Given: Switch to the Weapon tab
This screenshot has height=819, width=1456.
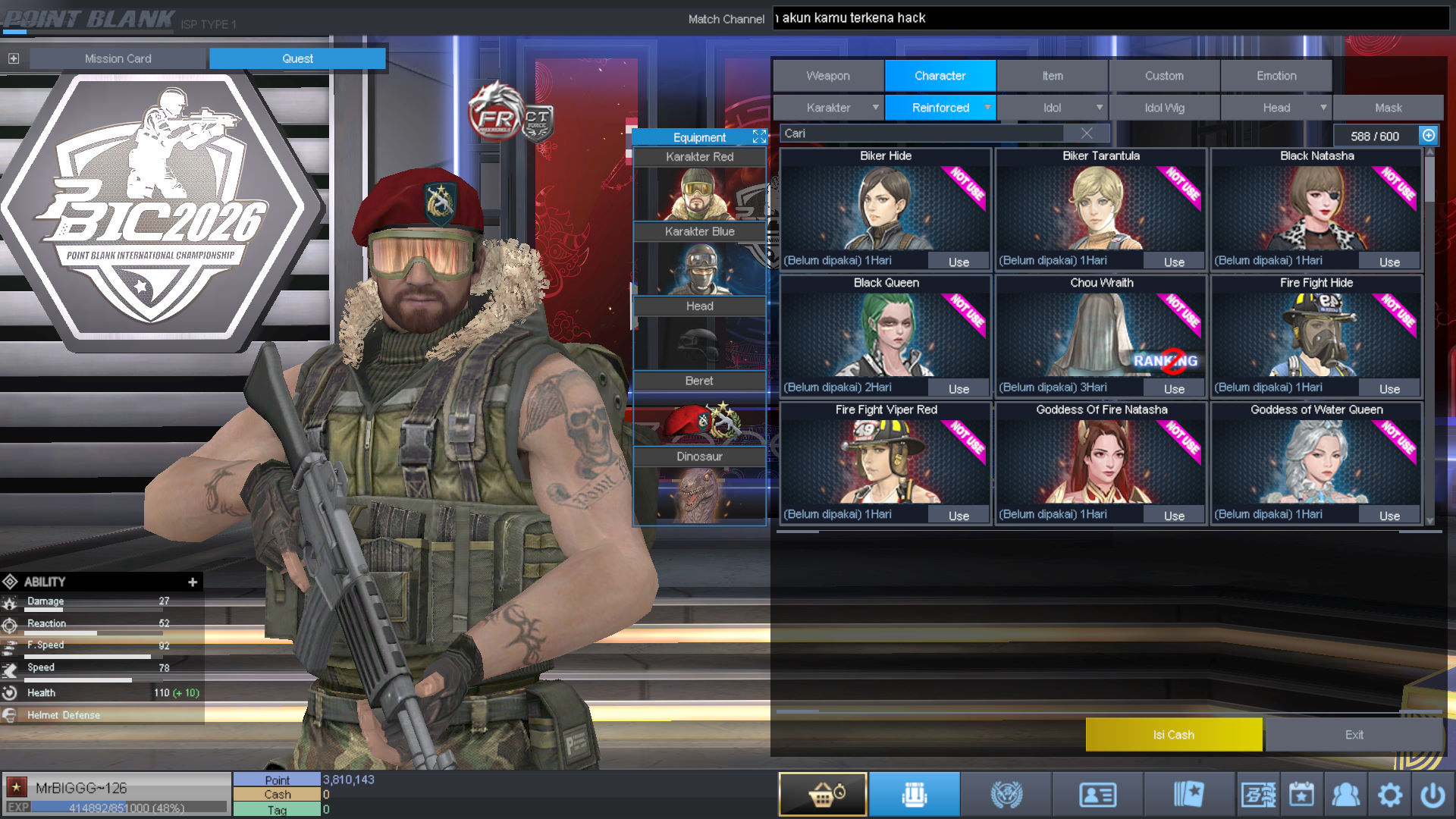Looking at the screenshot, I should click(828, 76).
